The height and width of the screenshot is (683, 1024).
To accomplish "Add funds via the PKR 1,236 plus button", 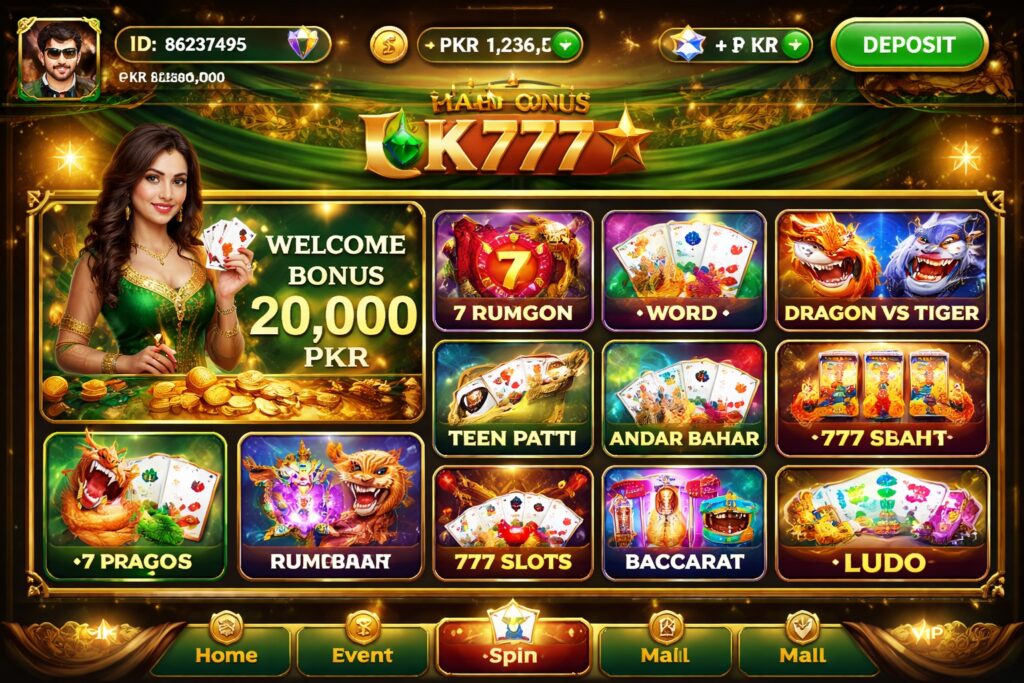I will 567,44.
